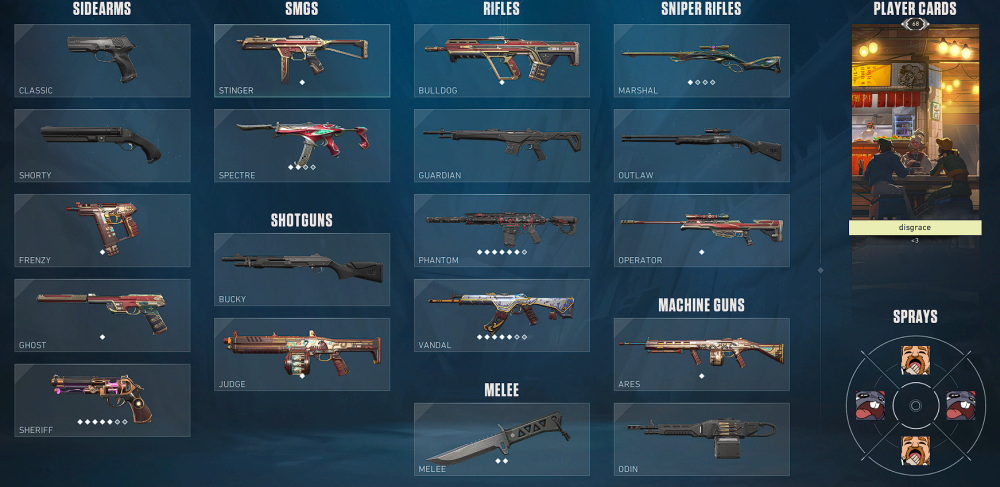Image resolution: width=1000 pixels, height=487 pixels.
Task: Select the Melee knife tile
Action: 502,439
